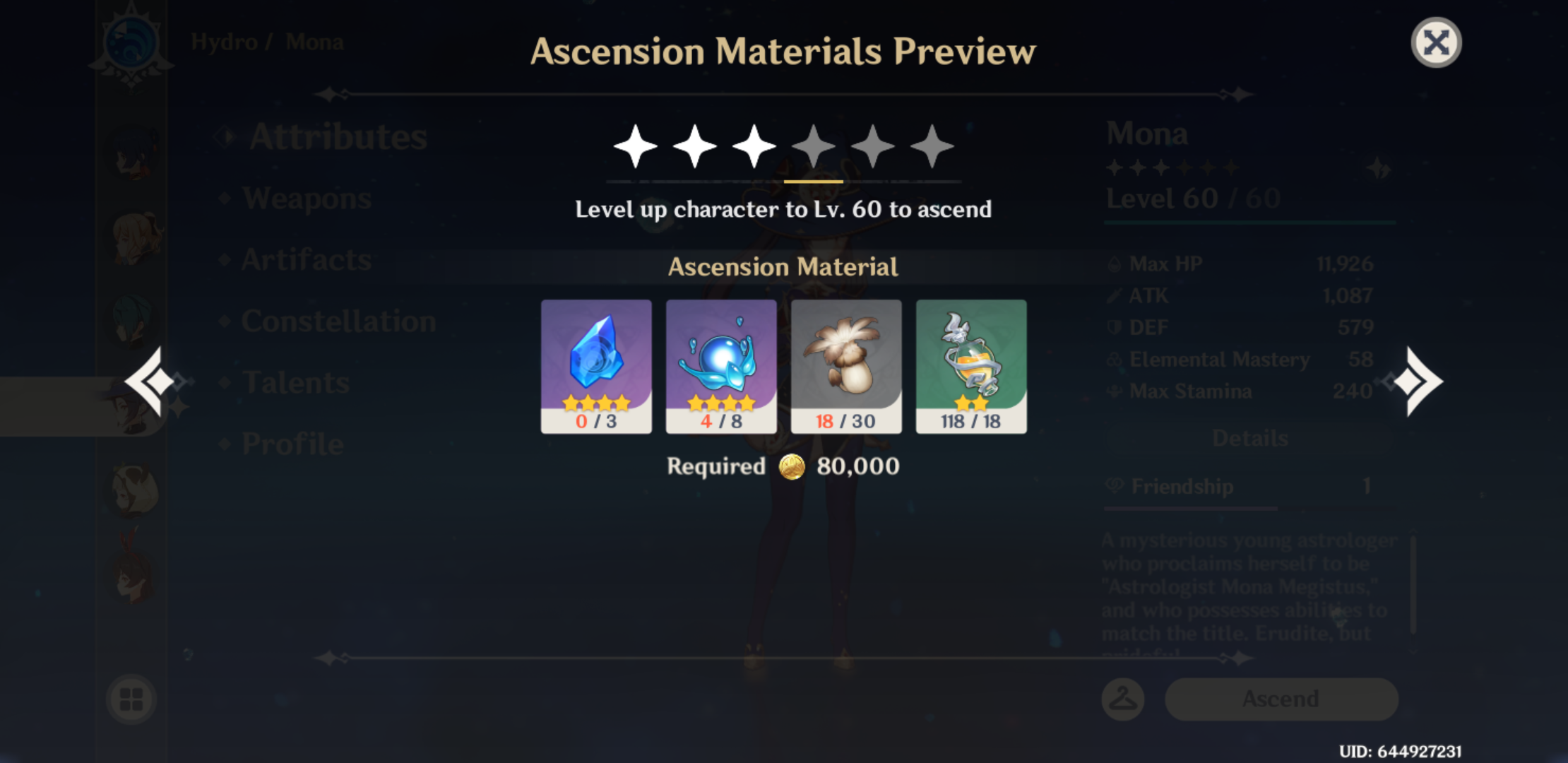Open the Constellation section
This screenshot has width=1568, height=763.
(339, 321)
